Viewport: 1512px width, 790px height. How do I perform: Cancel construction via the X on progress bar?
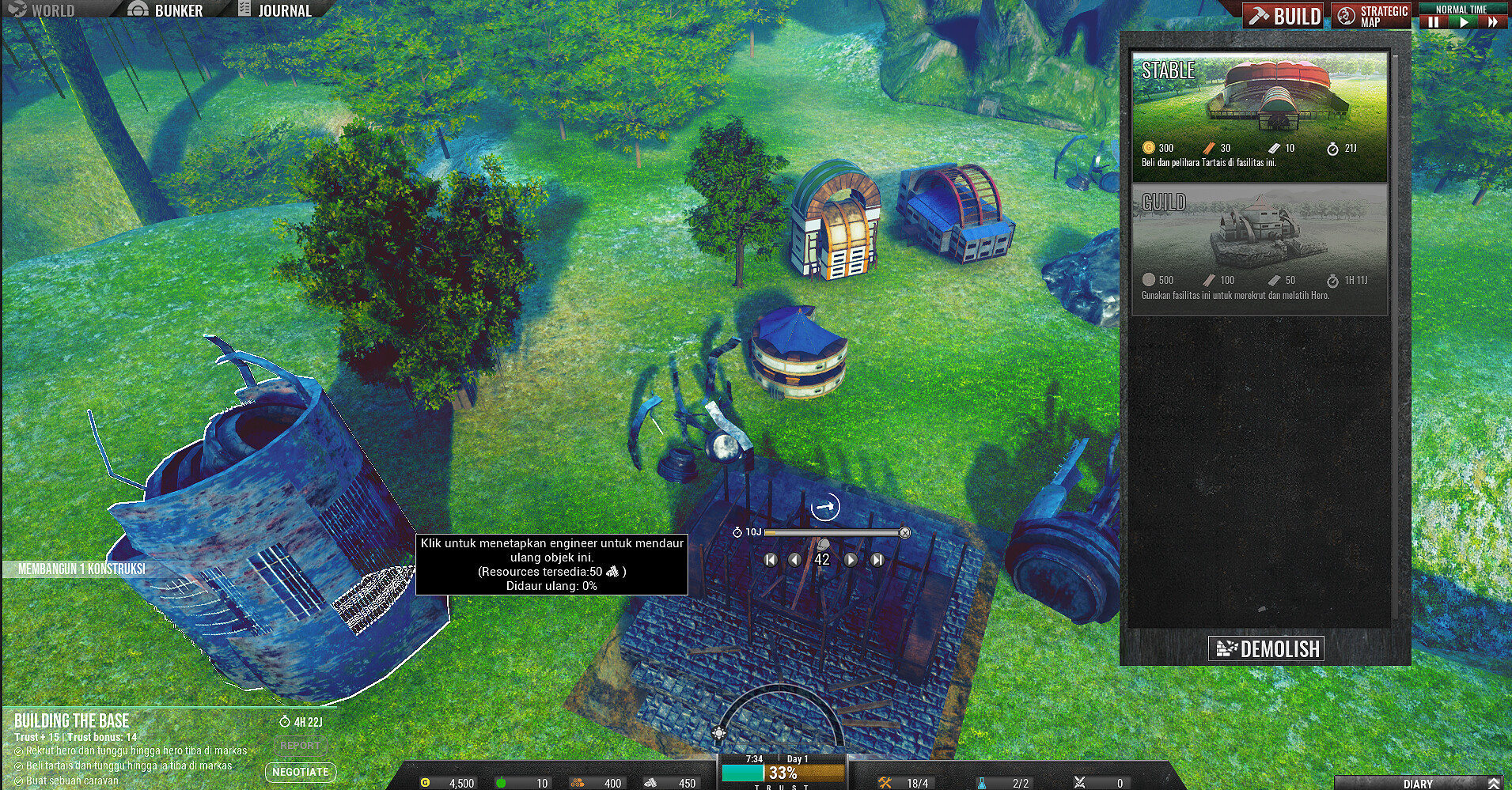906,533
